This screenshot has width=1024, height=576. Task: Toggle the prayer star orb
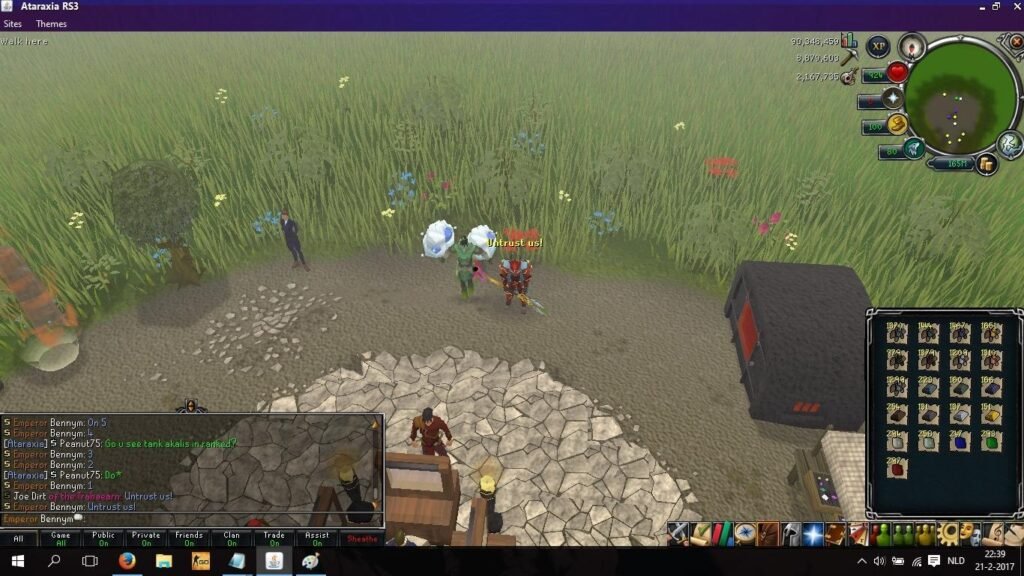pyautogui.click(x=891, y=98)
